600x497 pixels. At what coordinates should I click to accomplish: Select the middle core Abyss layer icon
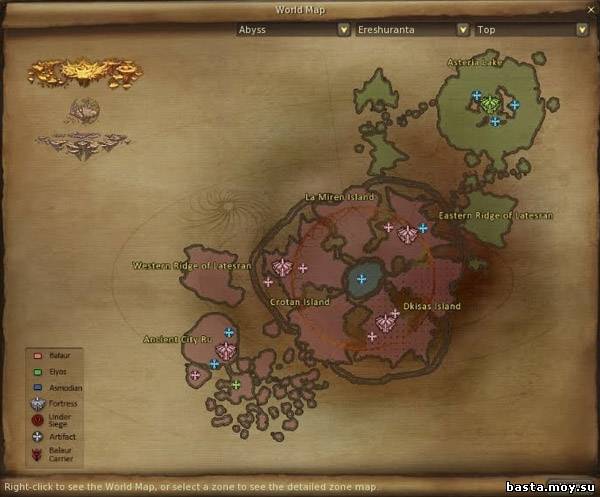tap(84, 108)
